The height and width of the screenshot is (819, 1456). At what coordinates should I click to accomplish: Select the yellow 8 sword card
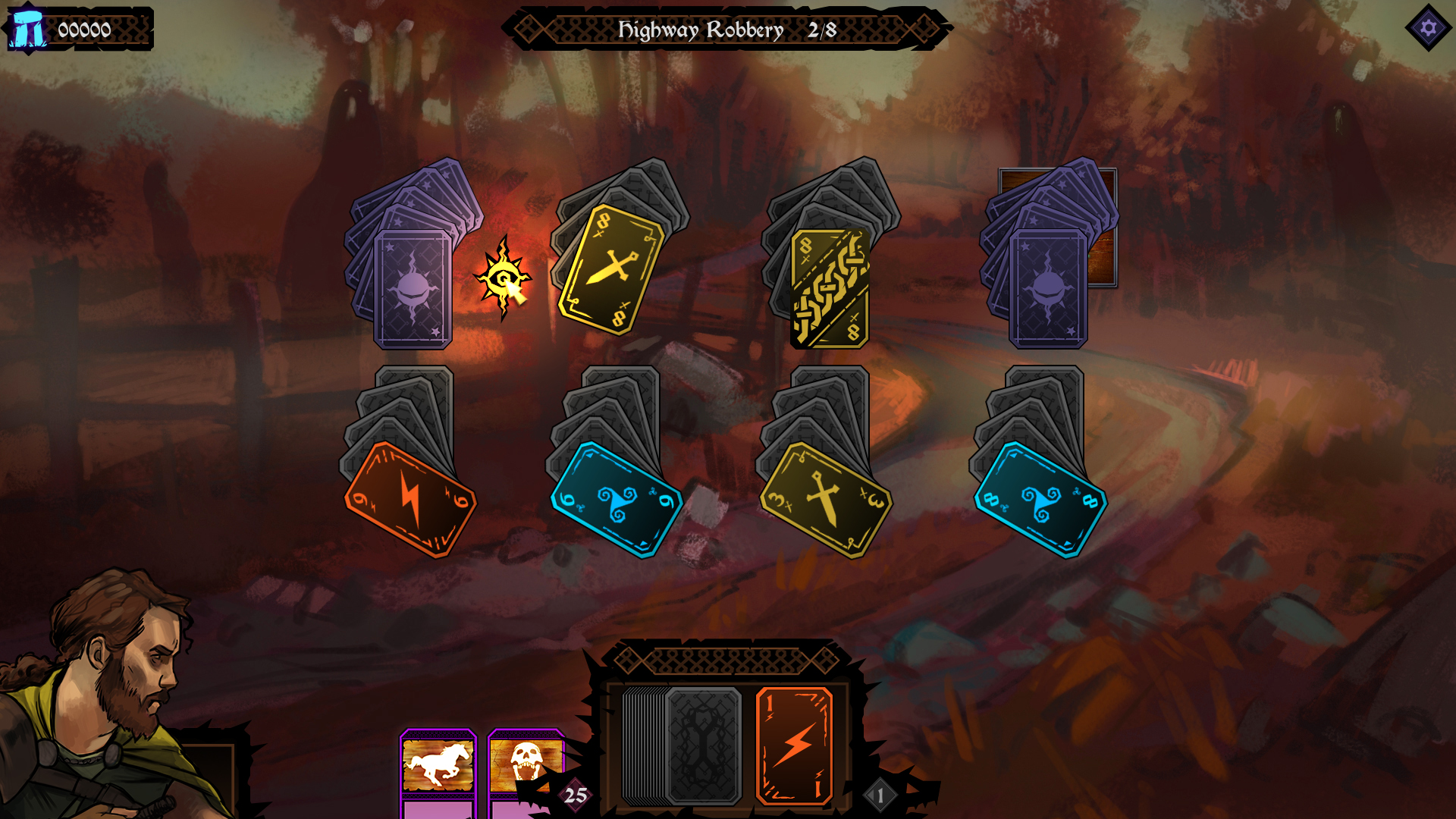pyautogui.click(x=610, y=269)
